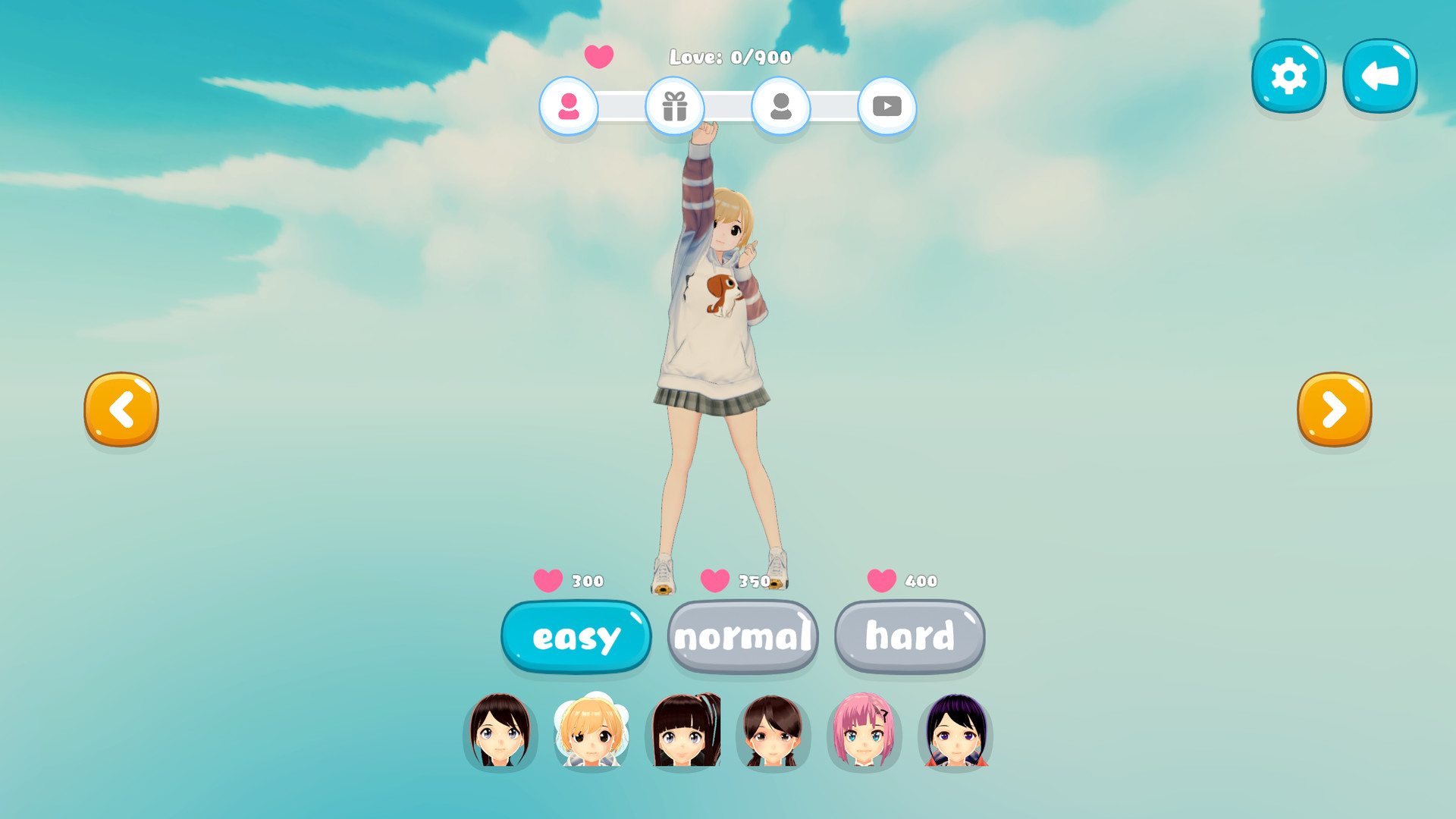Click the second person milestone icon
1456x819 pixels.
pyautogui.click(x=781, y=108)
